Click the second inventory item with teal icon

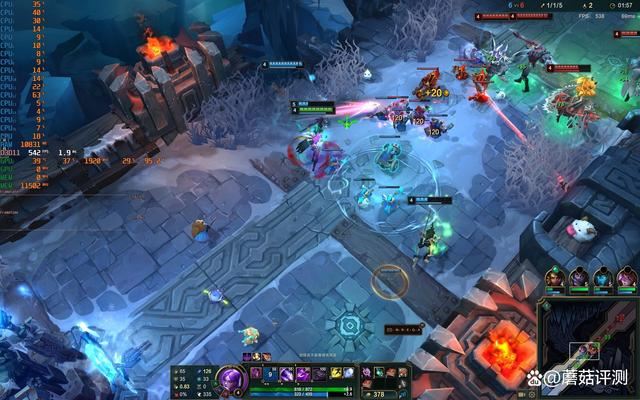(x=379, y=373)
